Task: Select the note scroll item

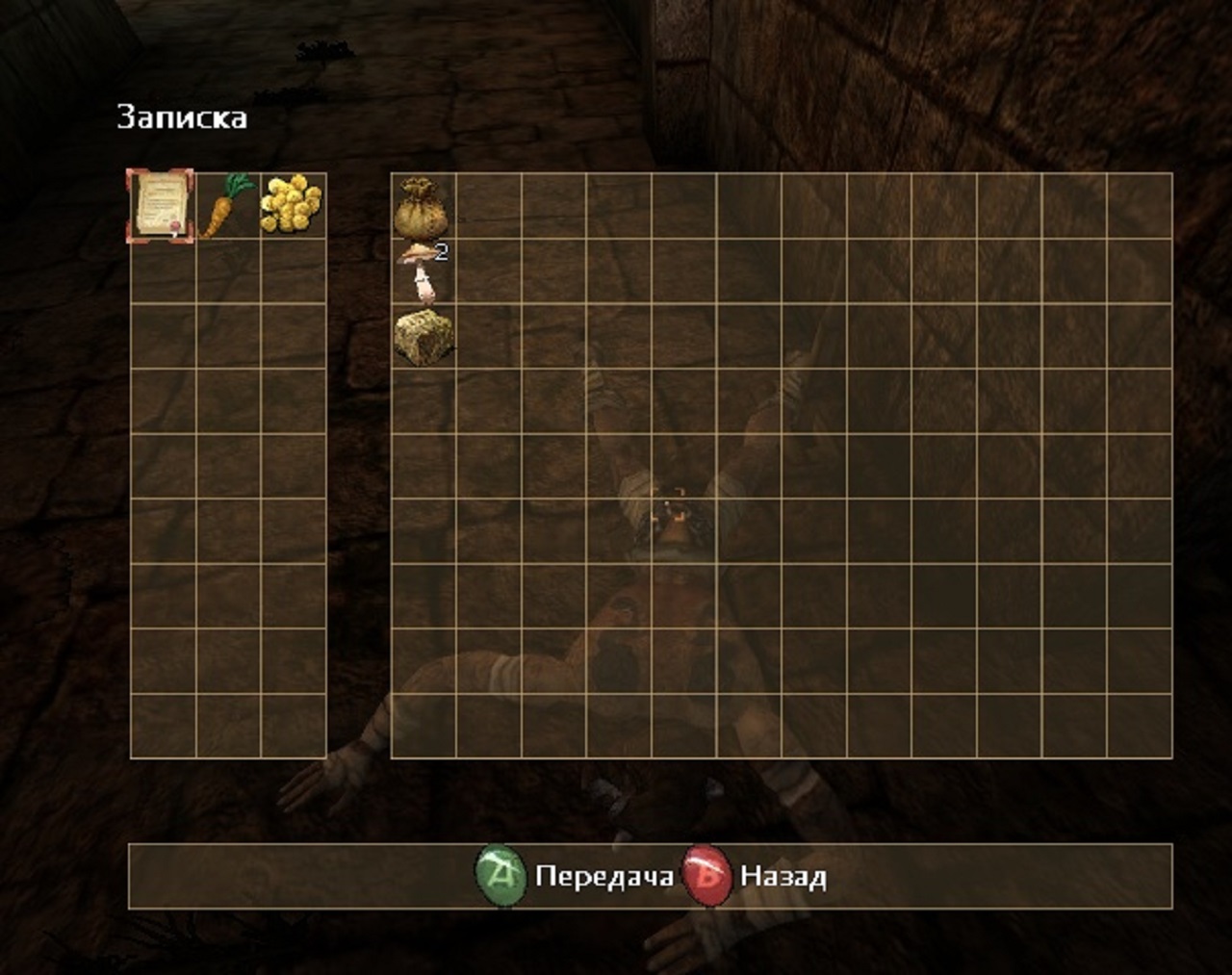Action: point(160,206)
